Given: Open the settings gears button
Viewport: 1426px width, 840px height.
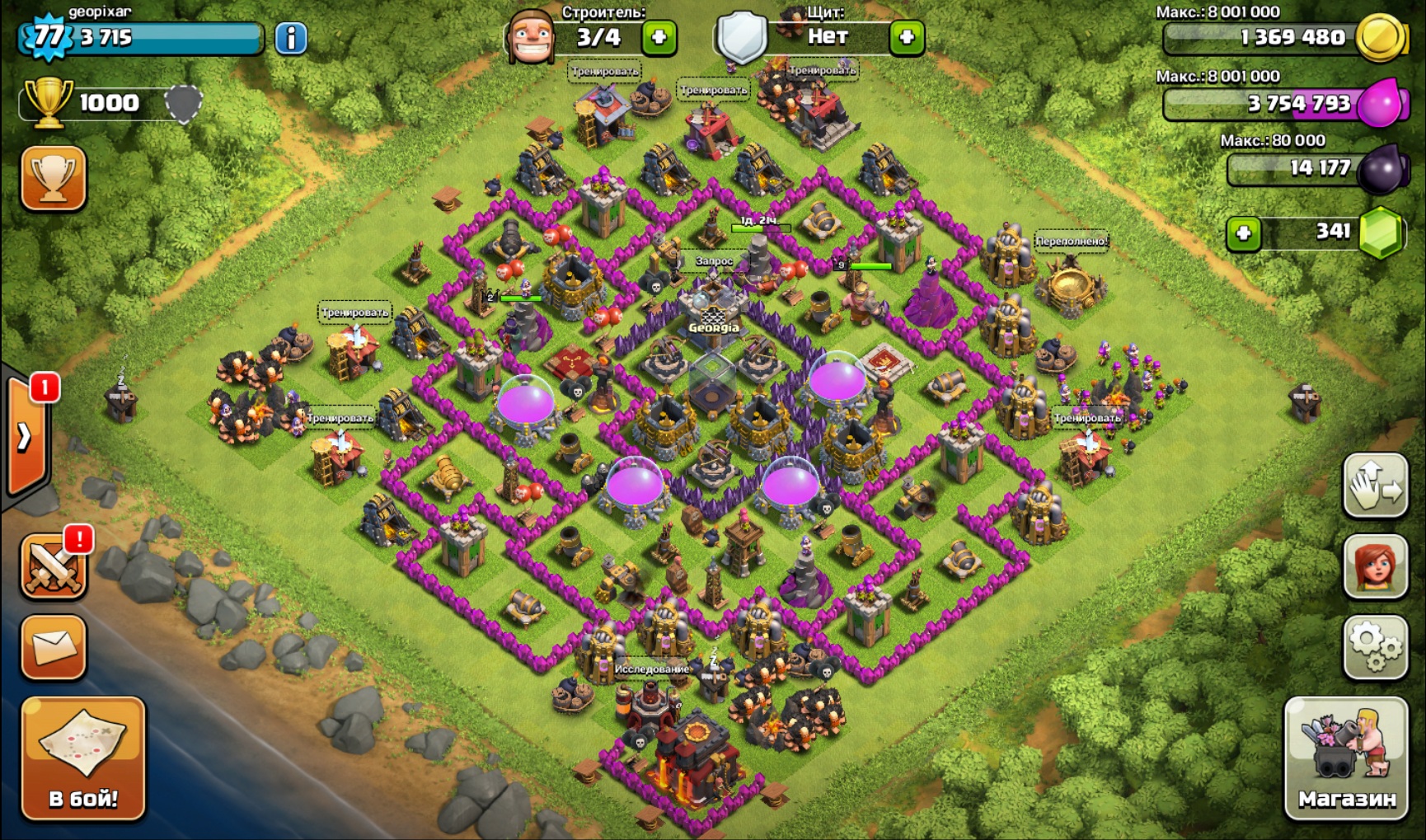Looking at the screenshot, I should click(1375, 647).
